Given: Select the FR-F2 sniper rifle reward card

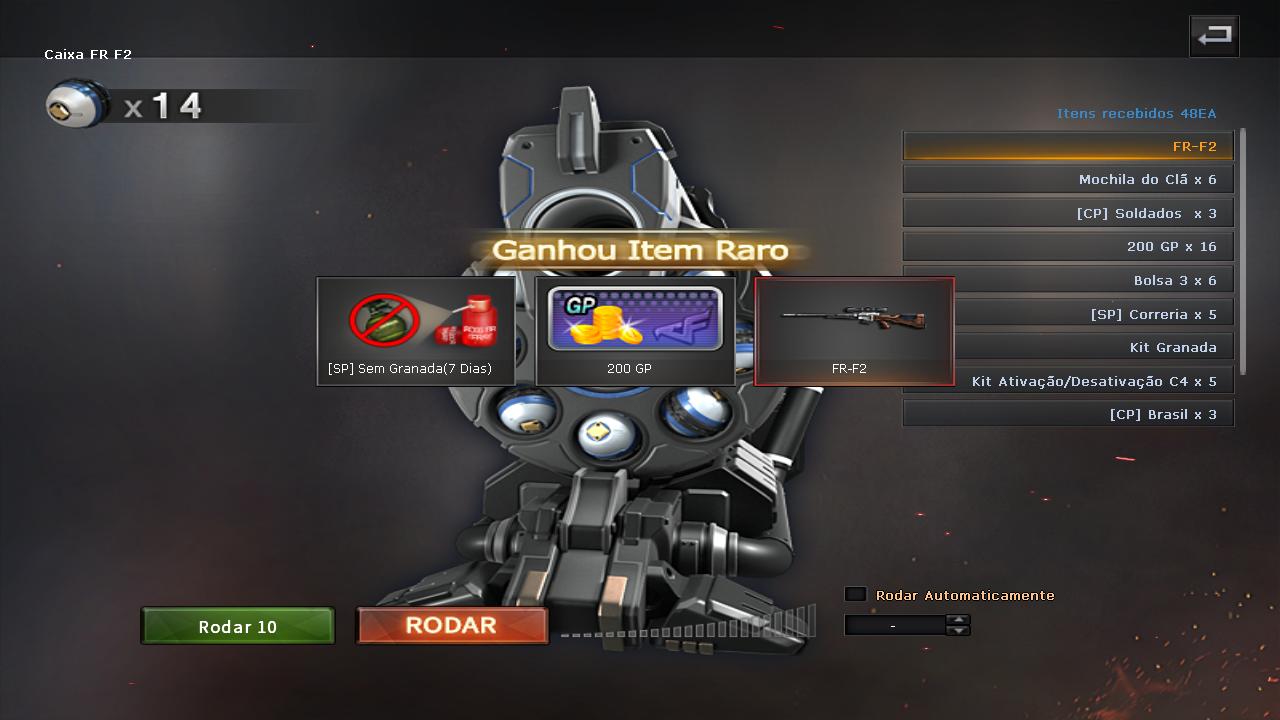Looking at the screenshot, I should [854, 331].
